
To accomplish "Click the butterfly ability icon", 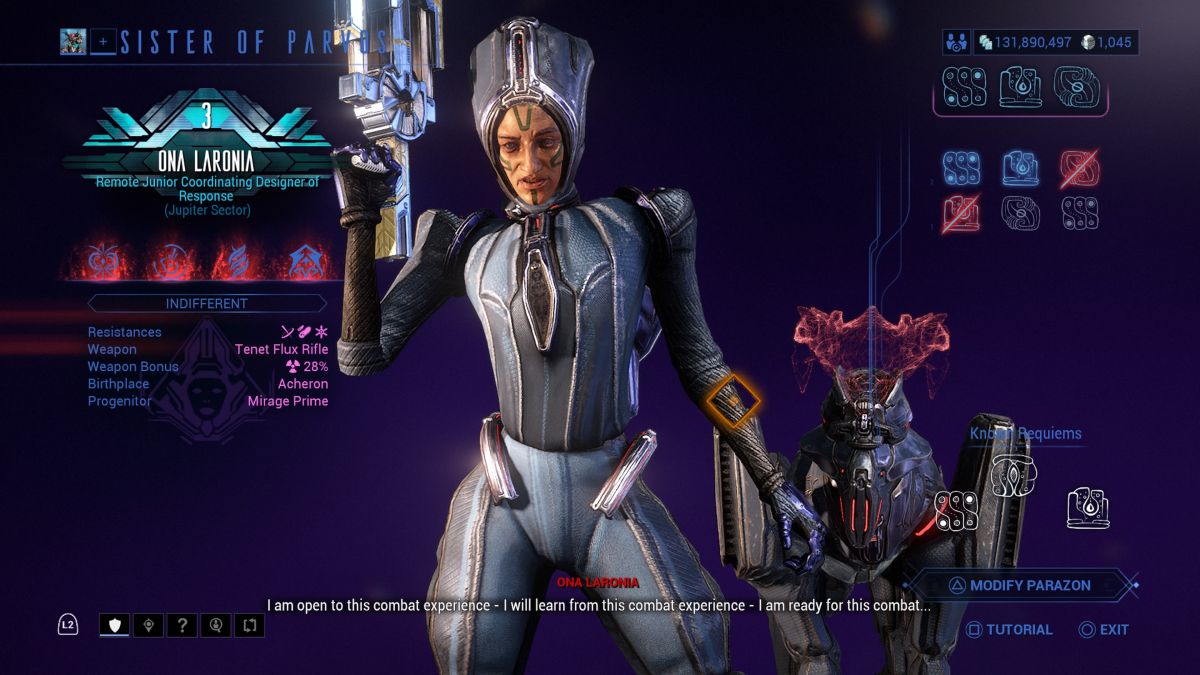I will coord(107,262).
